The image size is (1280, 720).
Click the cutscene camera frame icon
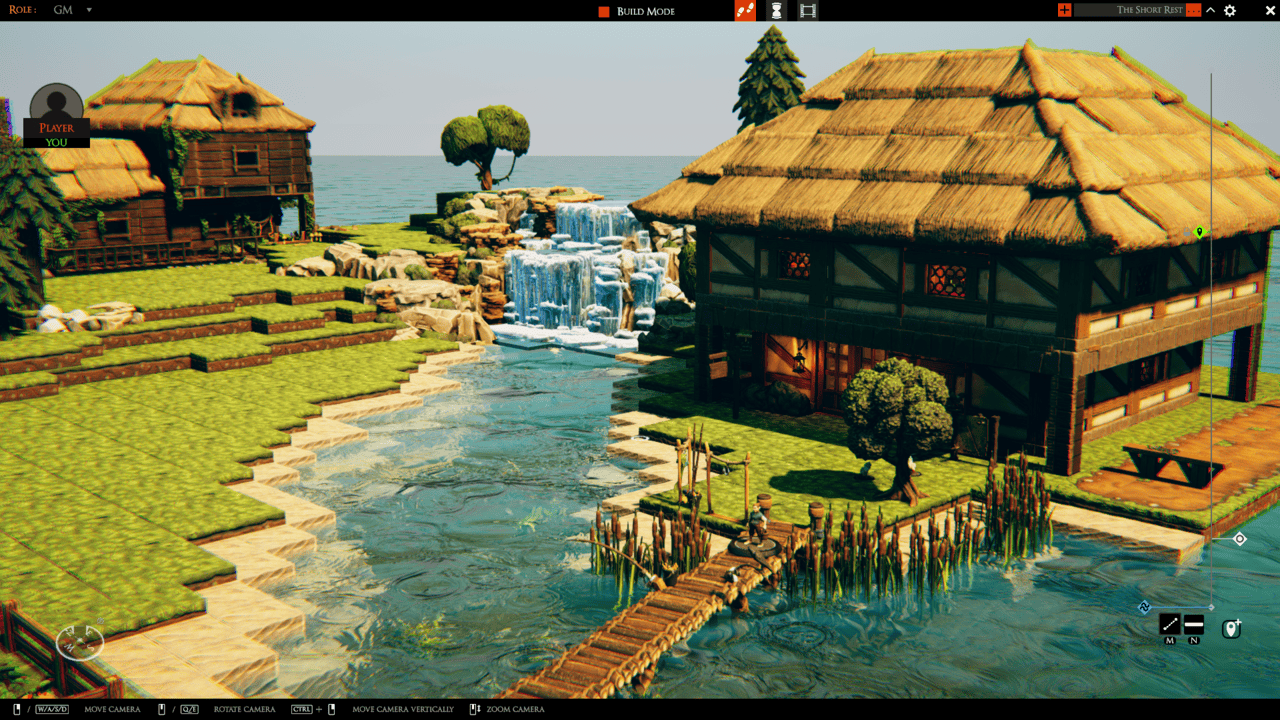coord(807,11)
